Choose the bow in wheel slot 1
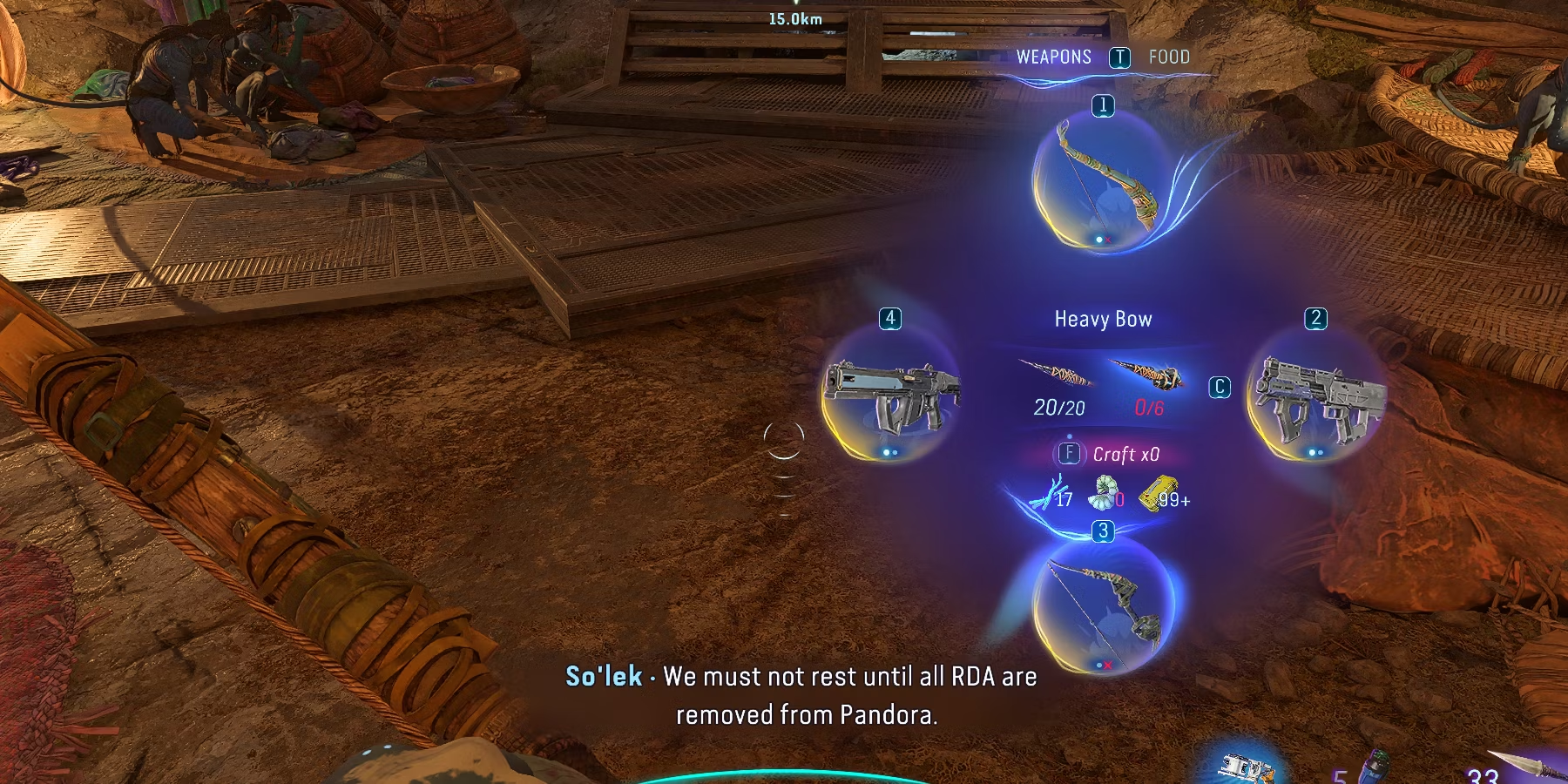The height and width of the screenshot is (784, 1568). pyautogui.click(x=1103, y=185)
